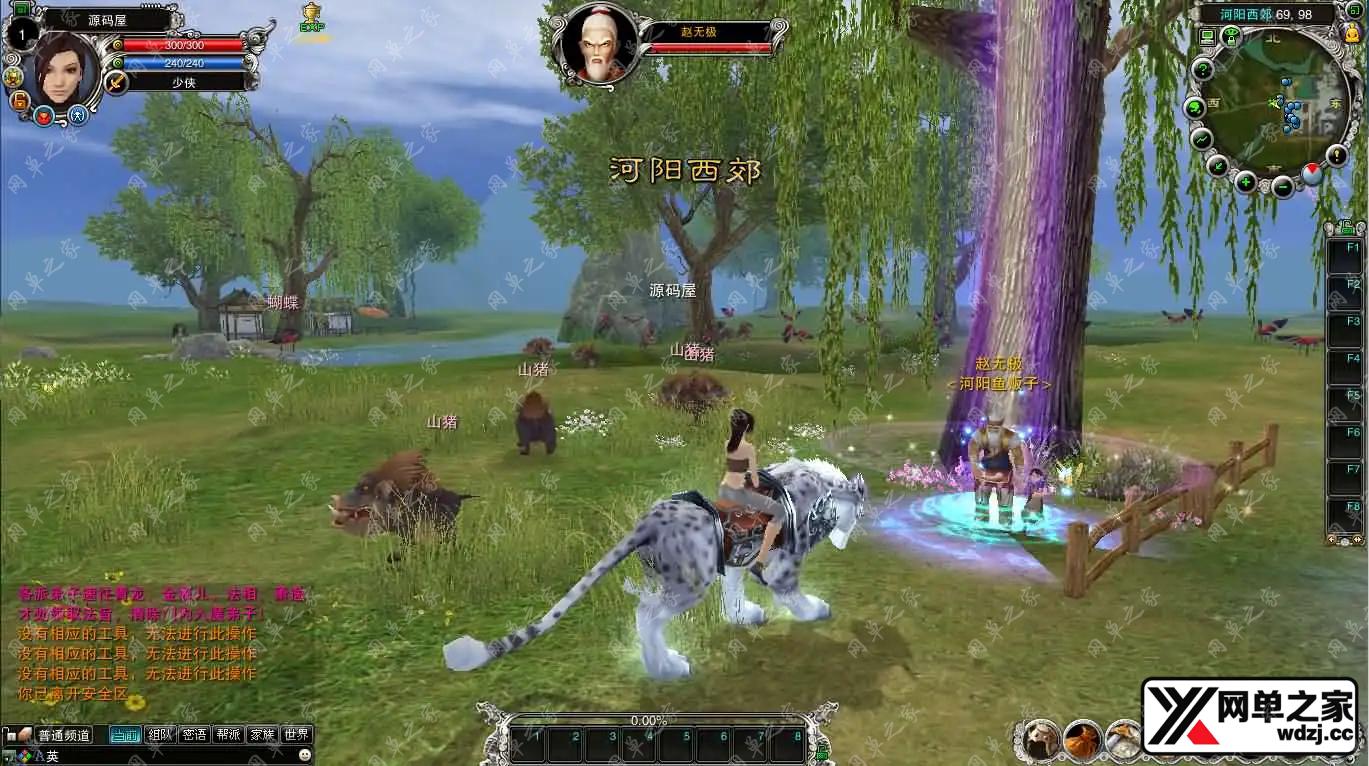
Task: Click the golden meditating figure icon
Action: (1352, 34)
